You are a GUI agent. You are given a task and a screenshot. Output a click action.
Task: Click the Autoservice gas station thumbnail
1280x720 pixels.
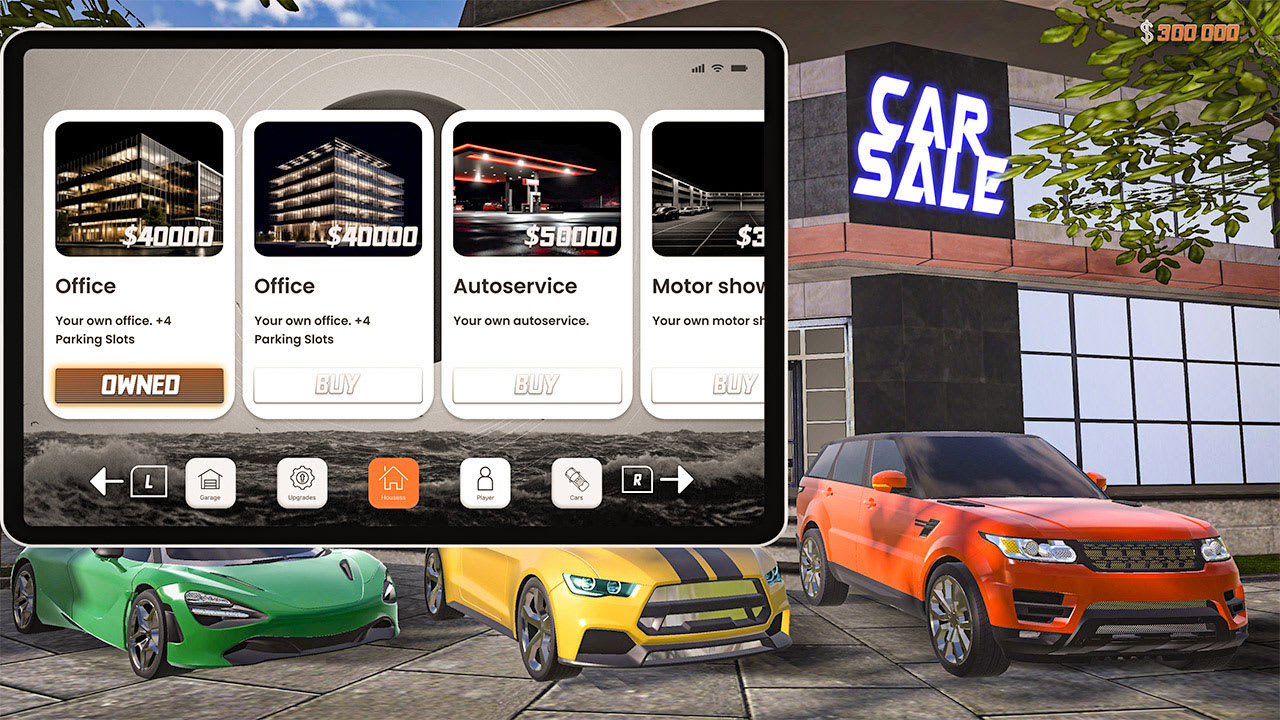click(x=537, y=188)
